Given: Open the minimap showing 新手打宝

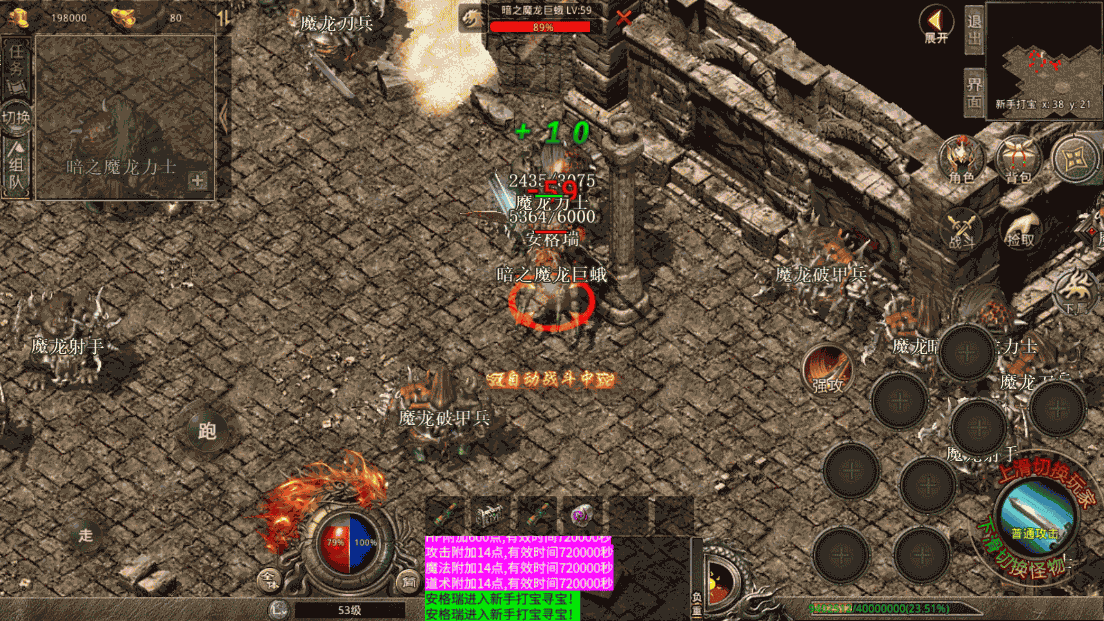Looking at the screenshot, I should pos(1044,60).
